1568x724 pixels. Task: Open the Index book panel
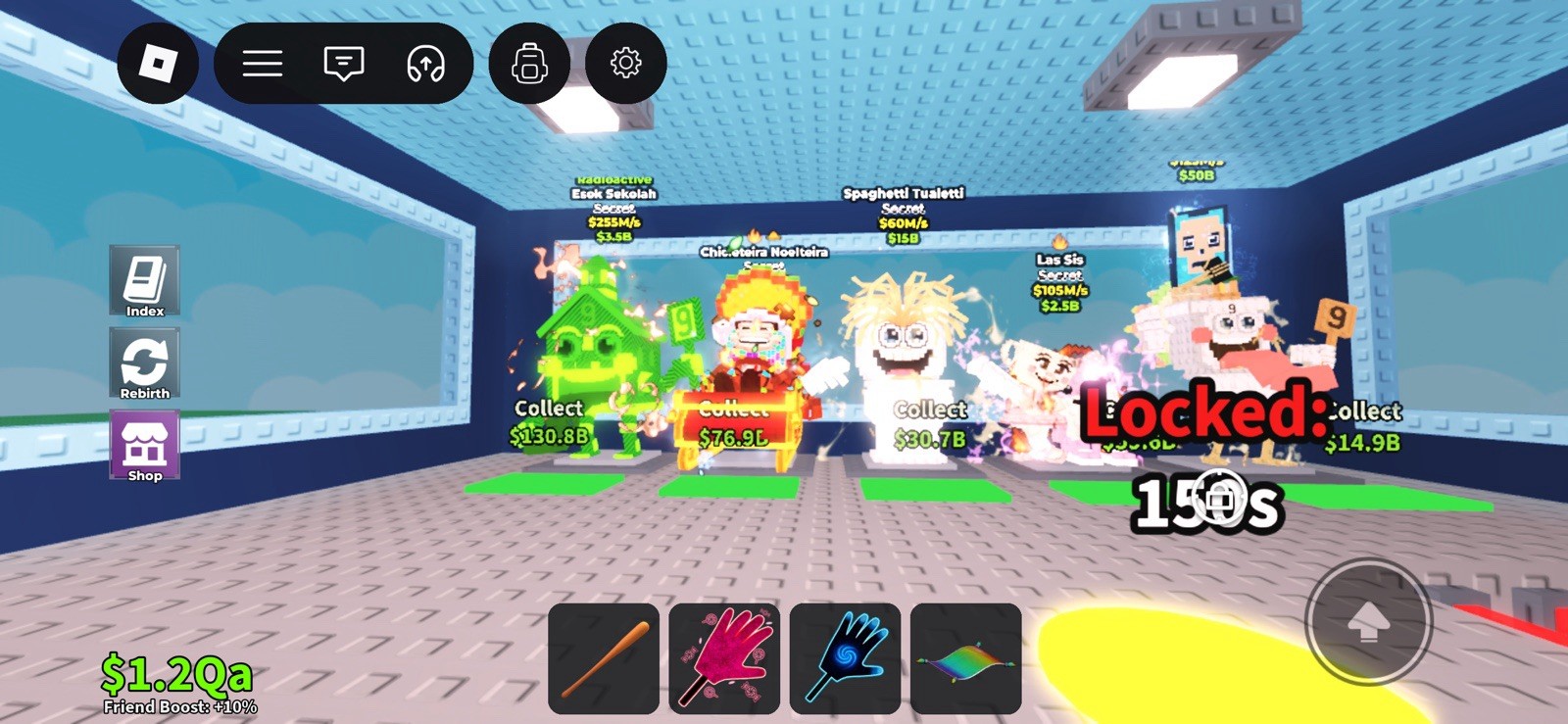(x=144, y=281)
